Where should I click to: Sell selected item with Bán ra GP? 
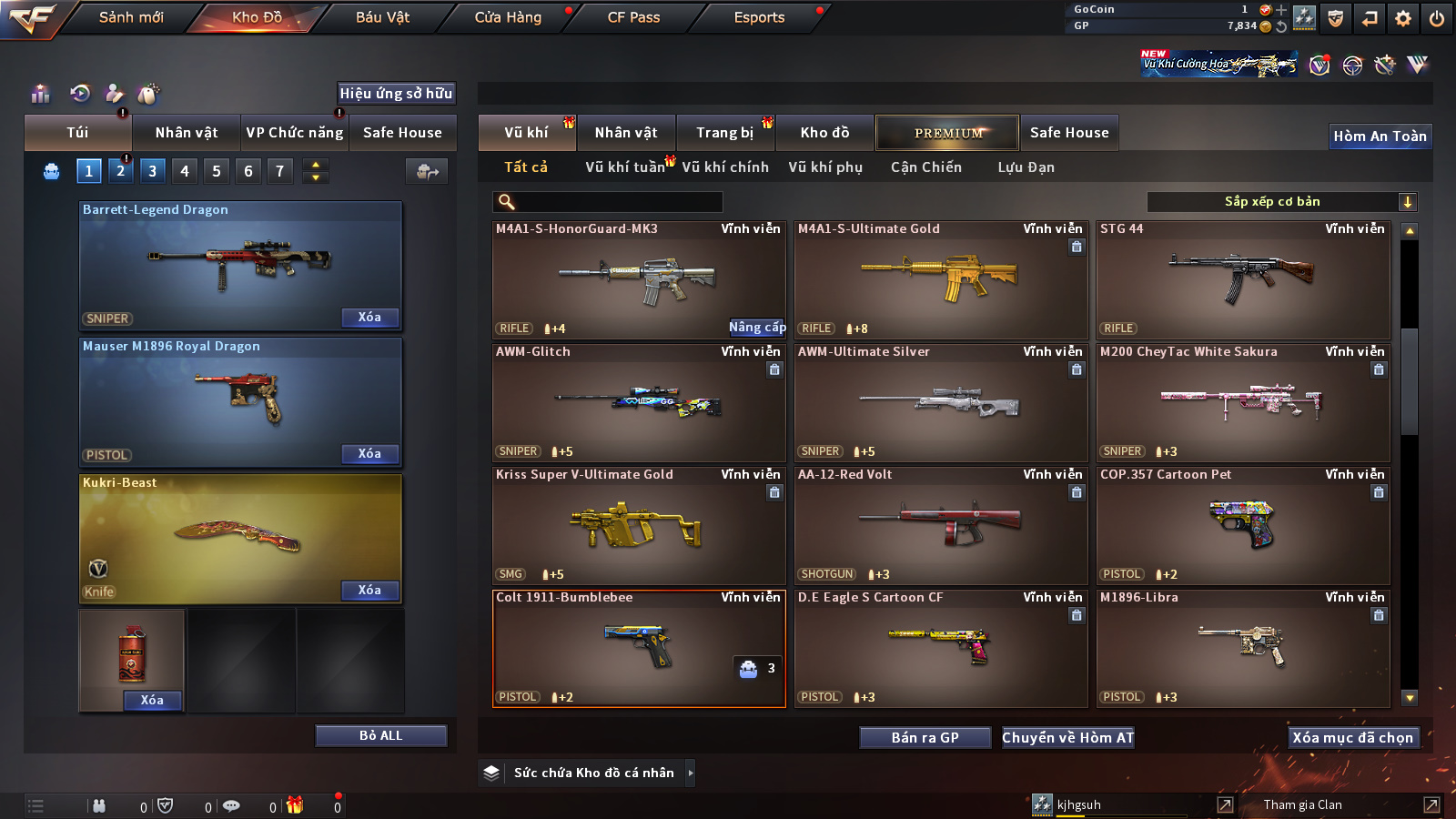pos(925,738)
